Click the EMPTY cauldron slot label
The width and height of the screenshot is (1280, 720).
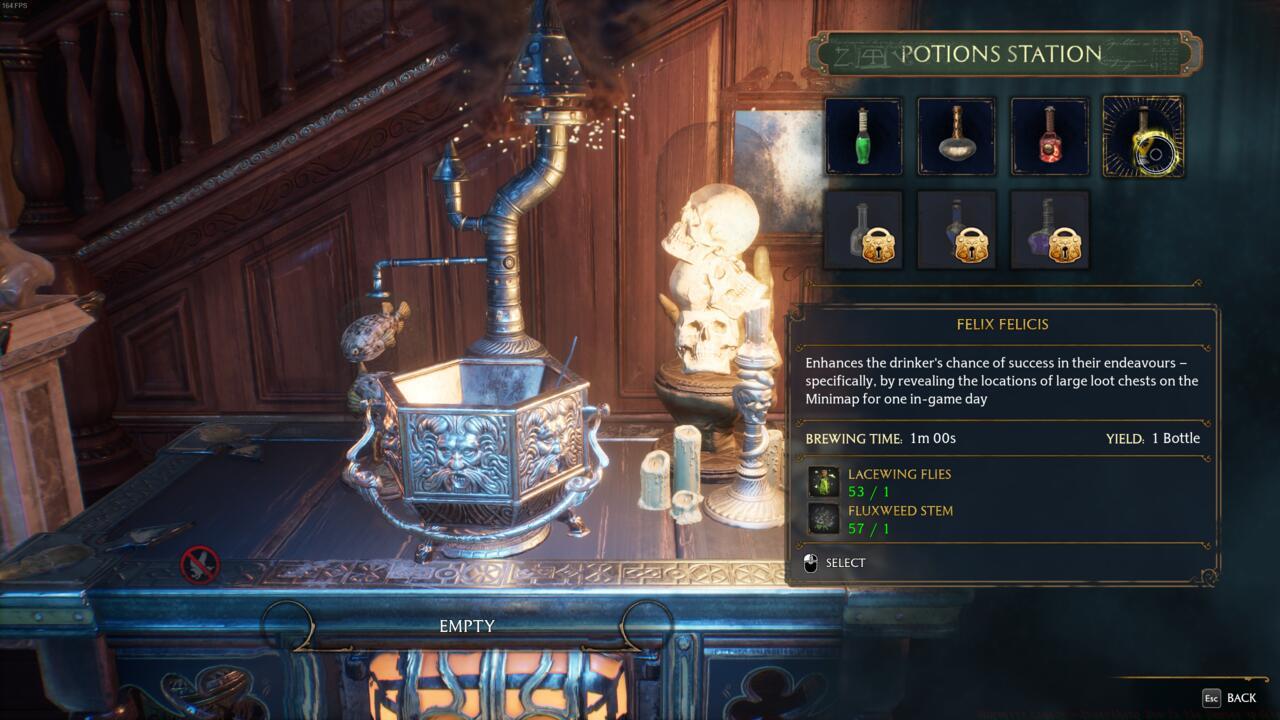pyautogui.click(x=465, y=627)
